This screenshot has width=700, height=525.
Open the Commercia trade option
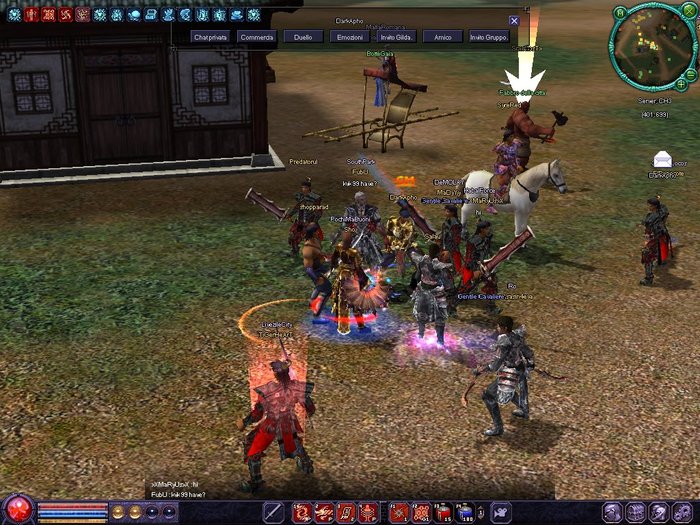tap(256, 37)
